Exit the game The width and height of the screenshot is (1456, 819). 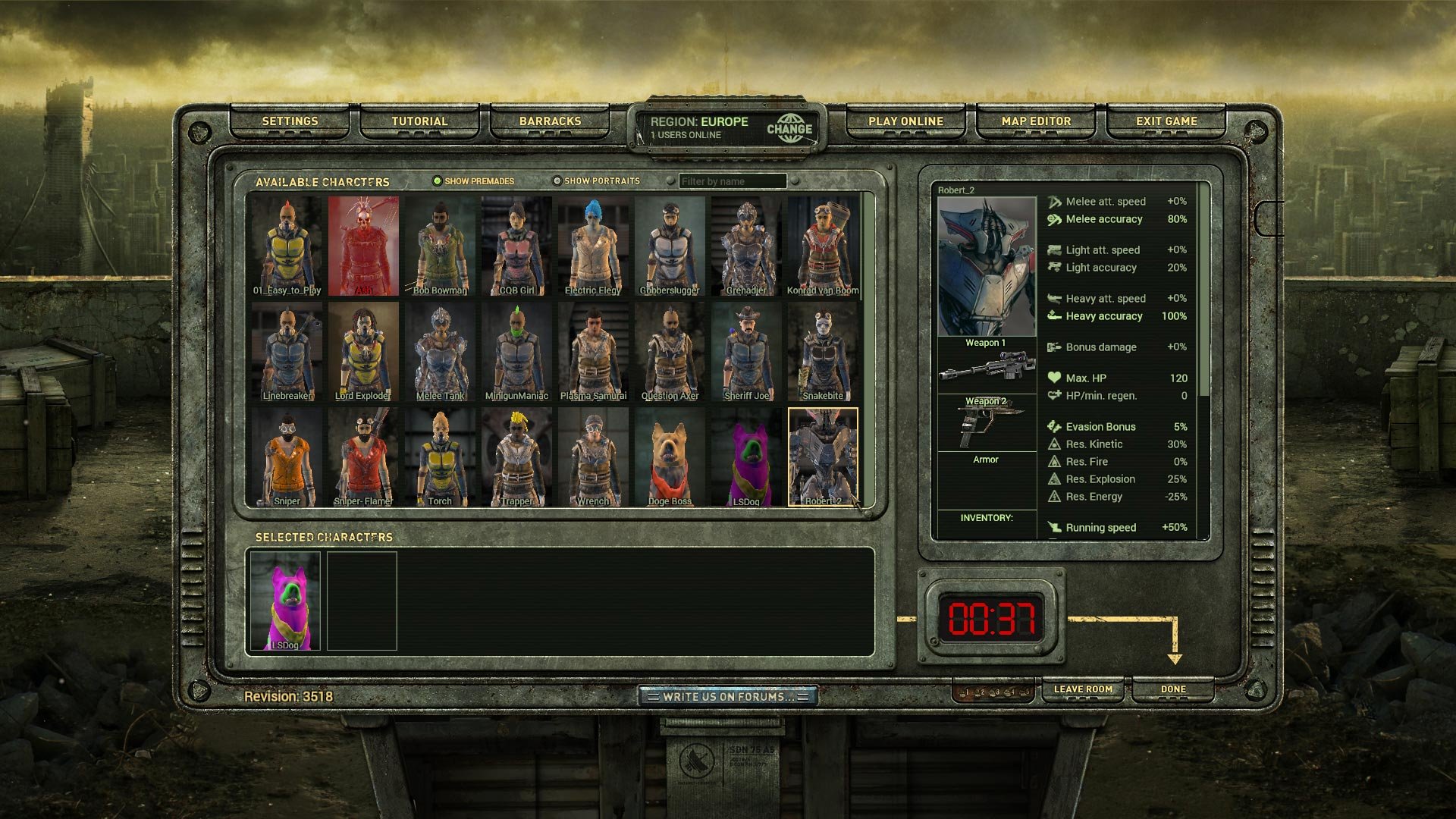pos(1166,121)
